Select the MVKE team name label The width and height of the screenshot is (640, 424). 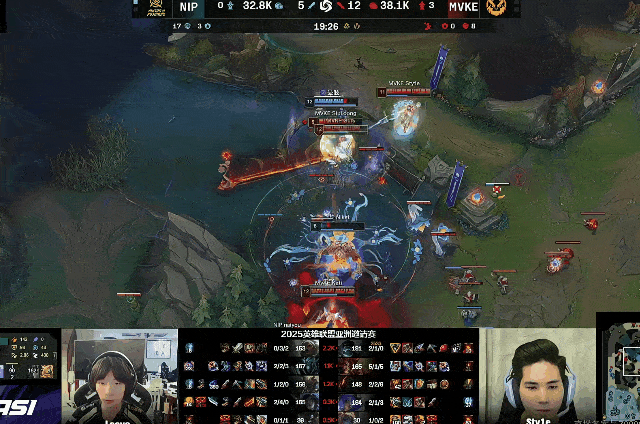pos(462,6)
